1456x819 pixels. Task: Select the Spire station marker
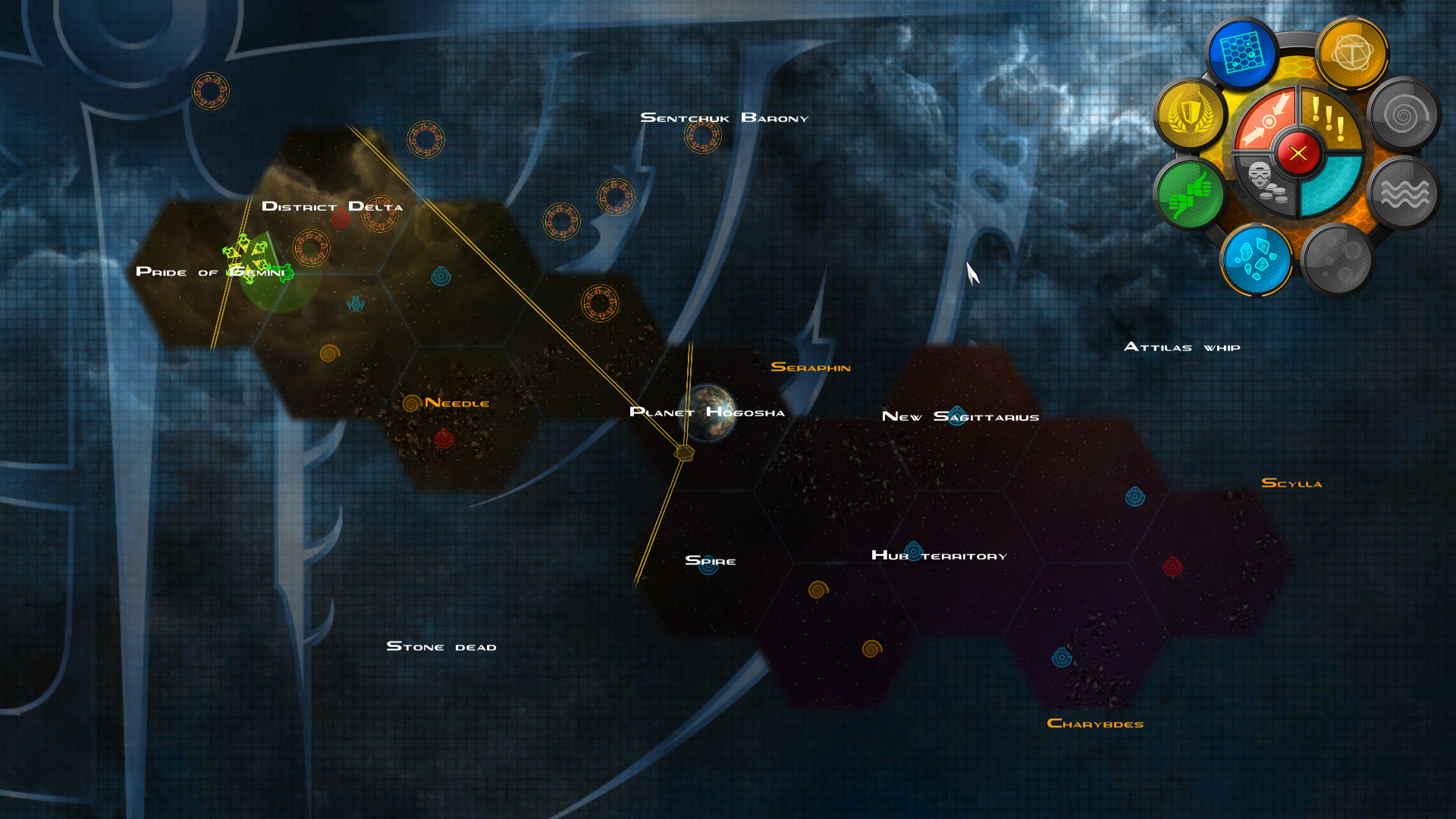[x=708, y=565]
